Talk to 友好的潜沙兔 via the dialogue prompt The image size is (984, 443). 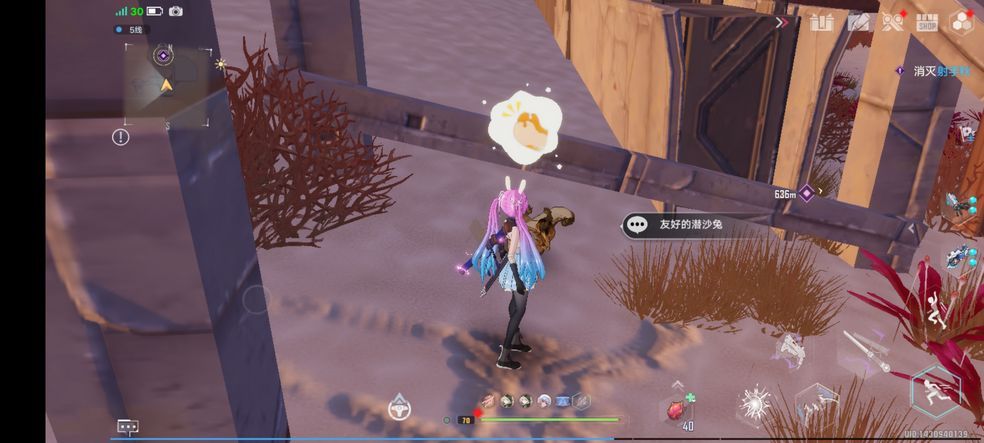[688, 225]
